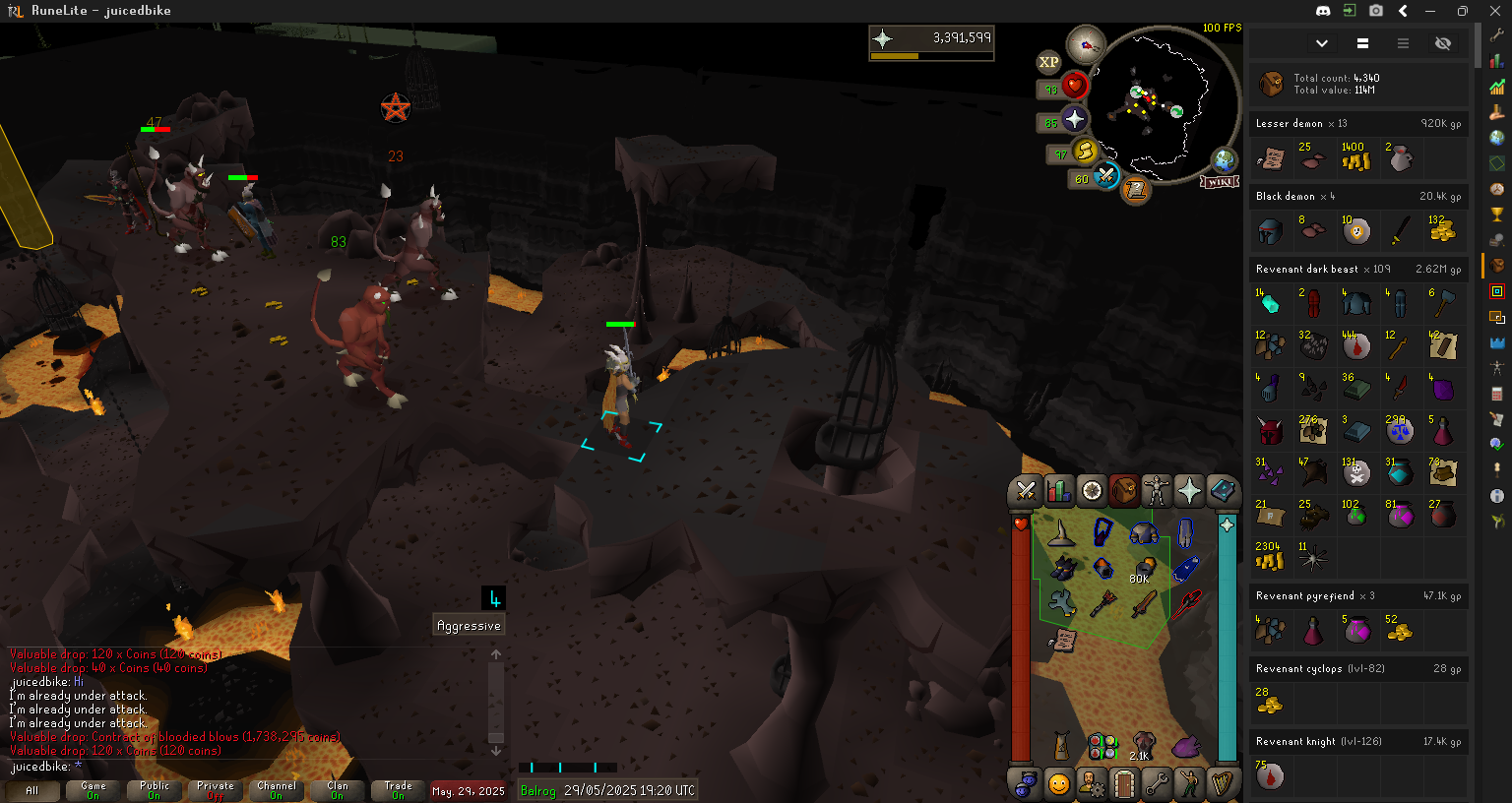This screenshot has width=1512, height=803.
Task: Activate quick prayers orb
Action: [x=1074, y=120]
